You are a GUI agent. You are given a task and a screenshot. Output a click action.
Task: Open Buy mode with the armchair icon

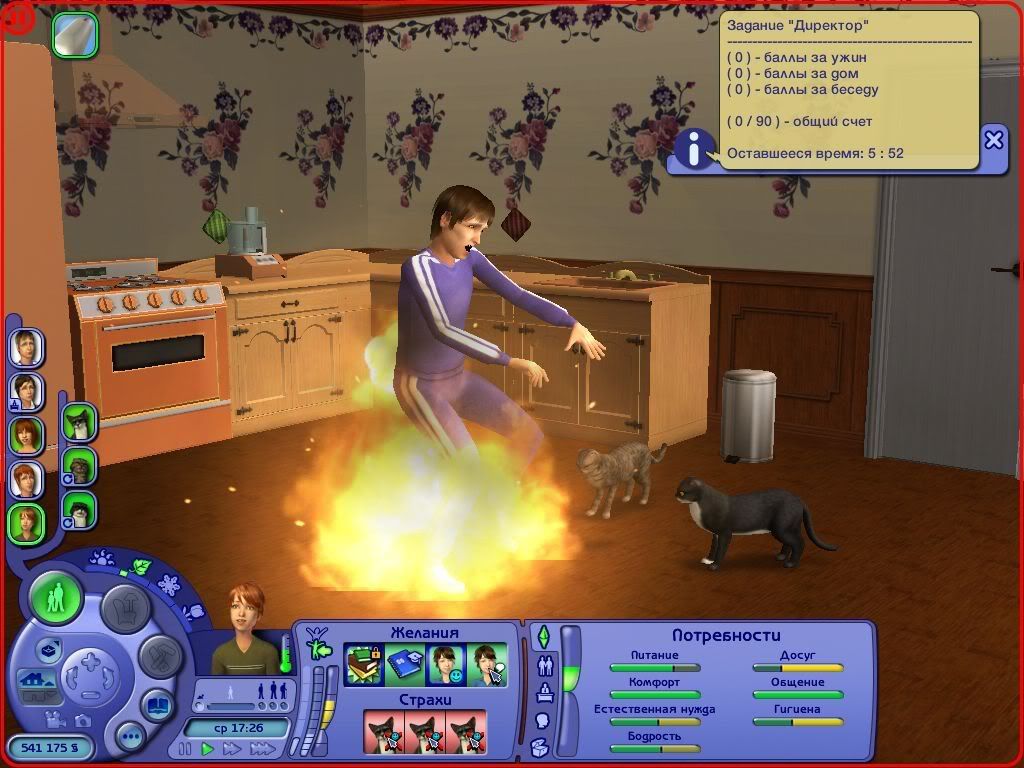tap(128, 609)
